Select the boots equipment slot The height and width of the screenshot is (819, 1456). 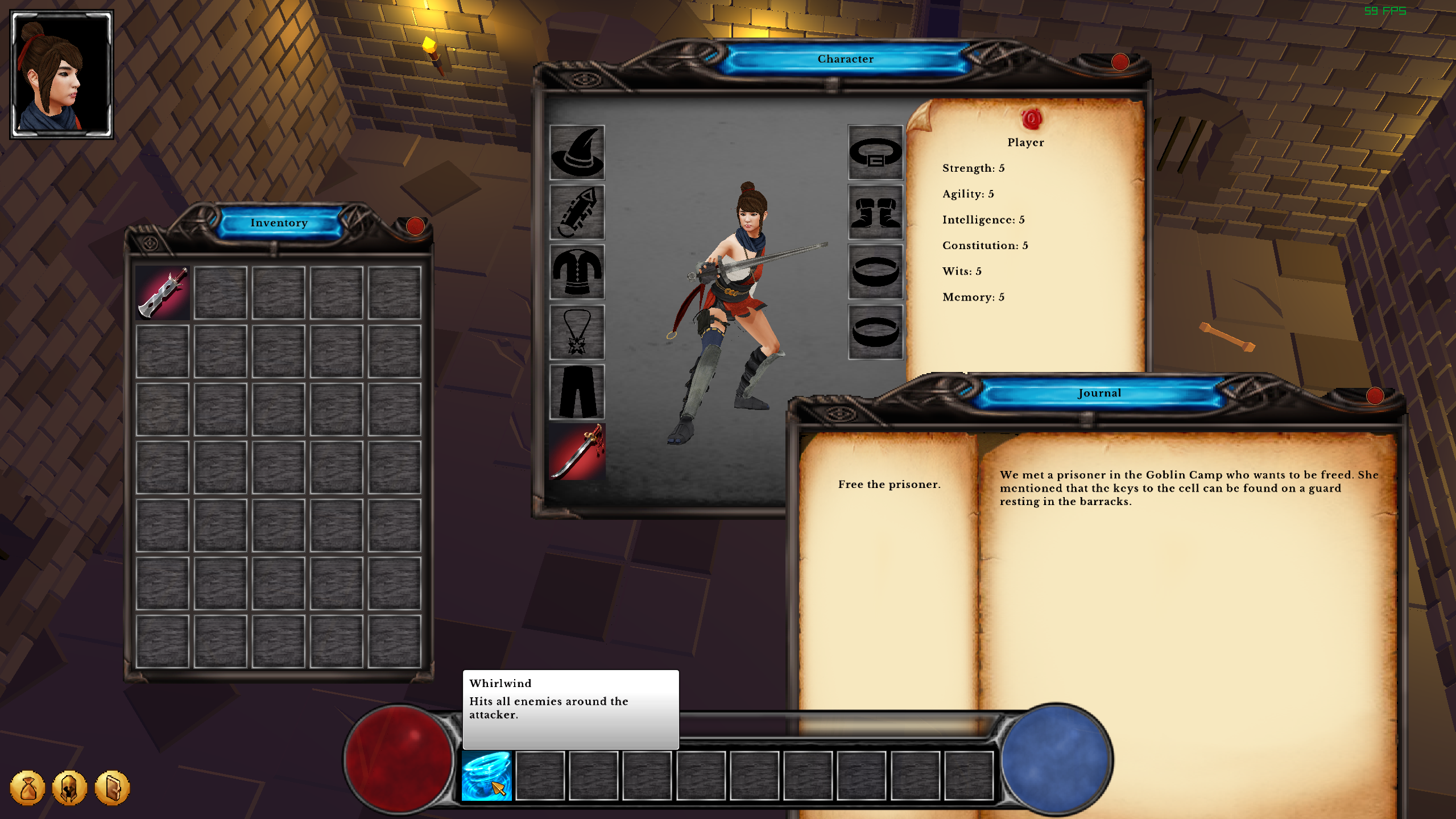point(875,212)
